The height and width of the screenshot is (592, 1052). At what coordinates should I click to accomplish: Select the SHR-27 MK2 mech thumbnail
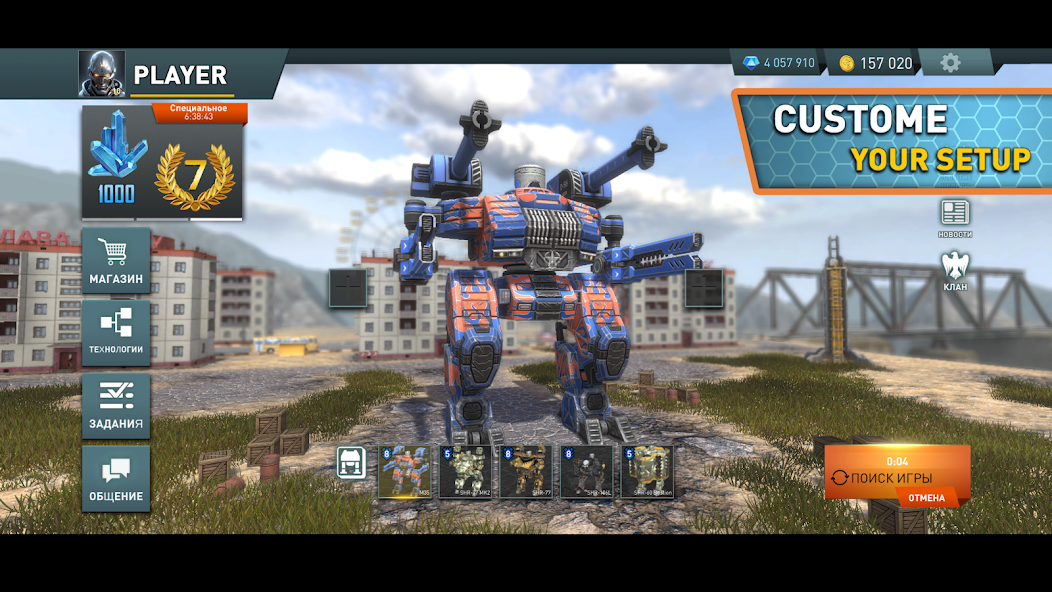click(465, 472)
